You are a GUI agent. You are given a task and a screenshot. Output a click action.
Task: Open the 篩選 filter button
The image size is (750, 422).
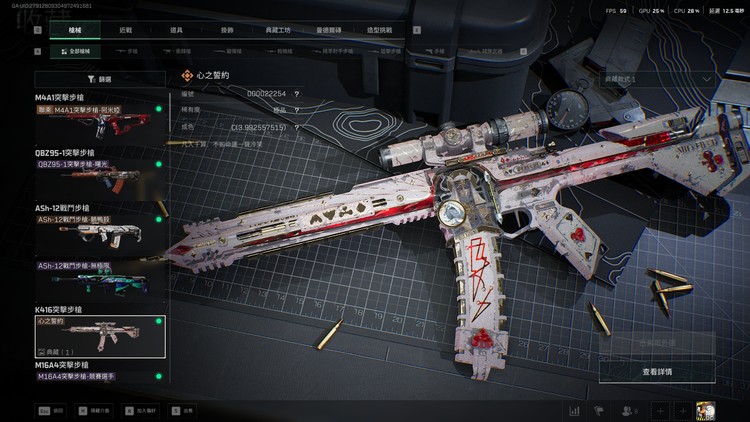pyautogui.click(x=100, y=78)
